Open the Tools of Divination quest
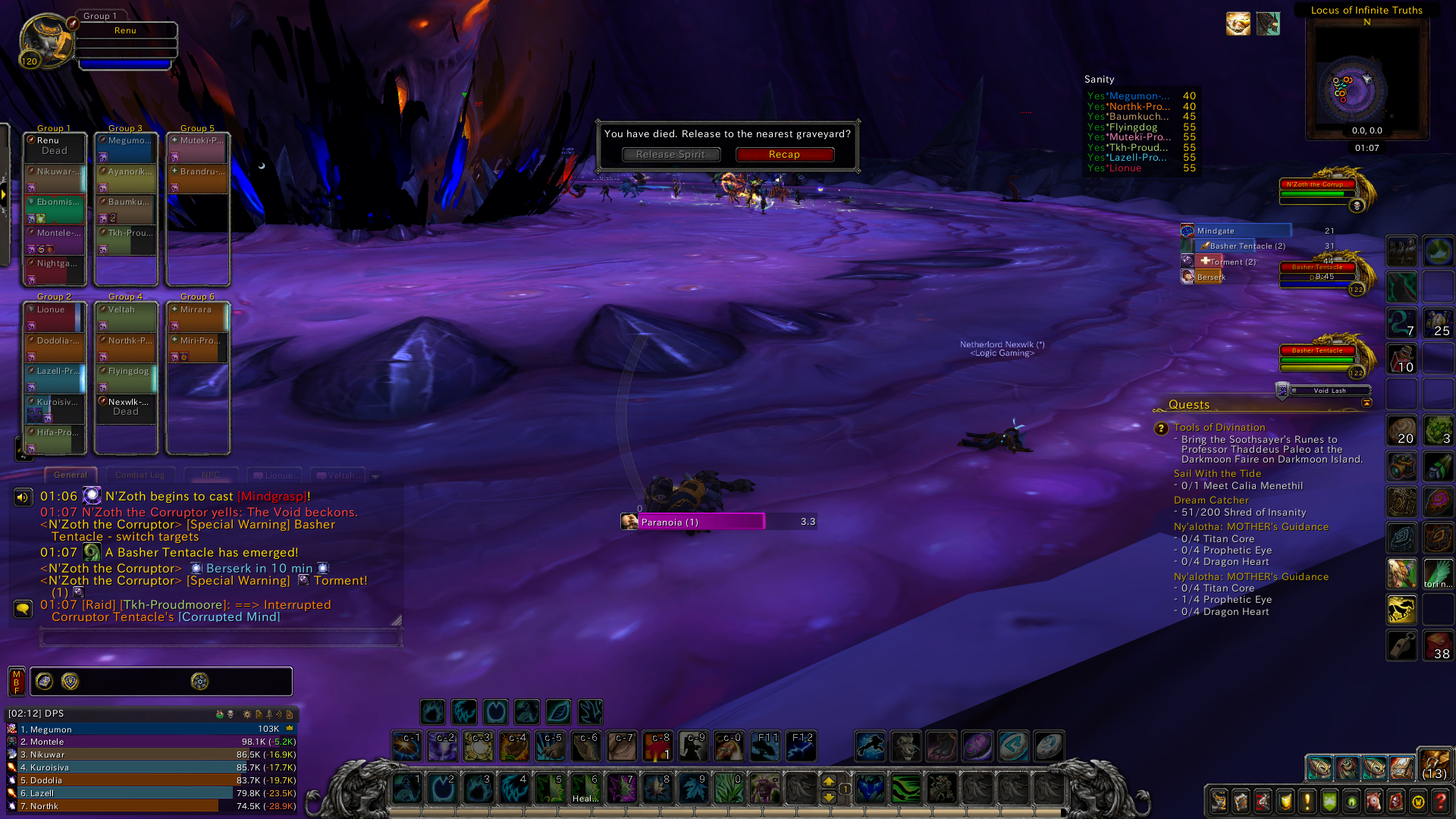 (x=1219, y=428)
